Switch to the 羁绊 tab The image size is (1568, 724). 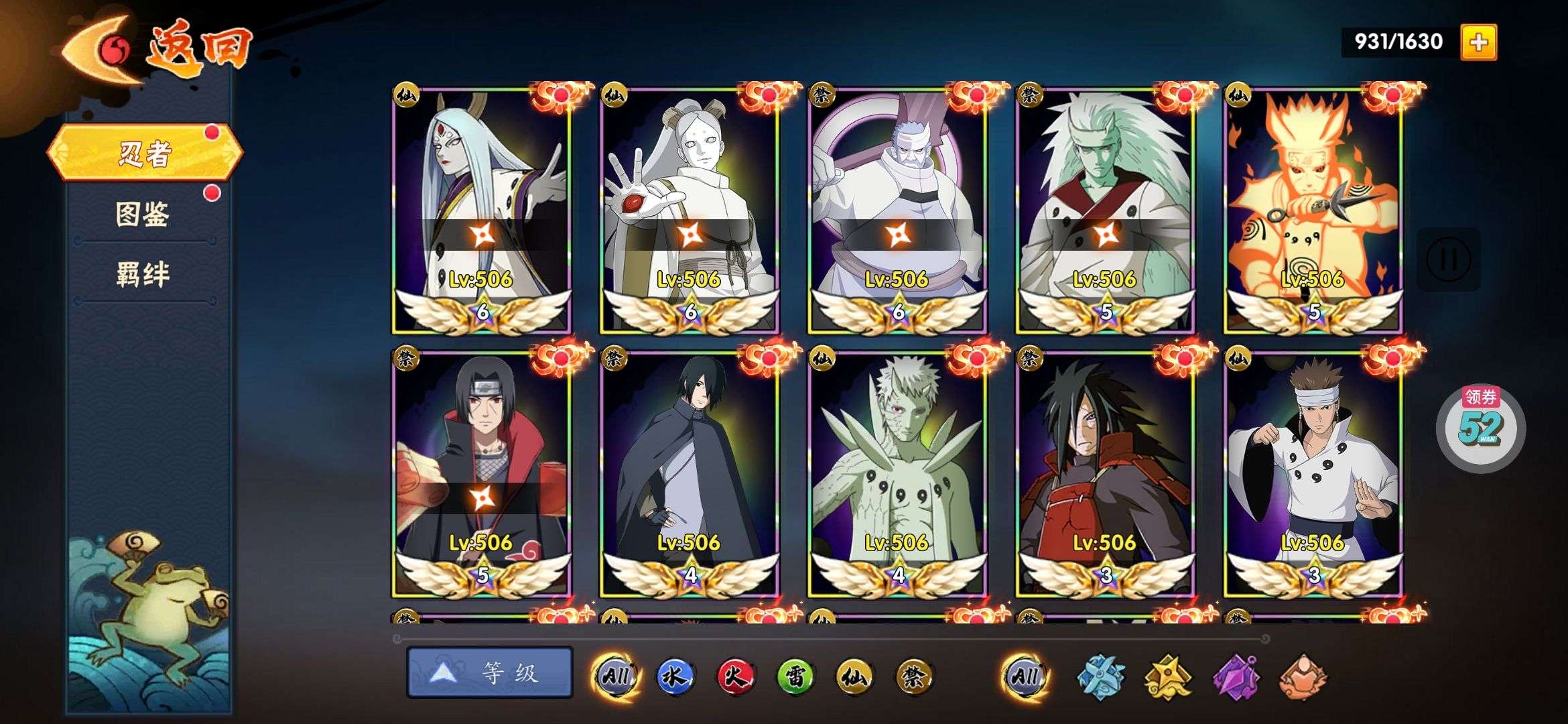tap(143, 275)
